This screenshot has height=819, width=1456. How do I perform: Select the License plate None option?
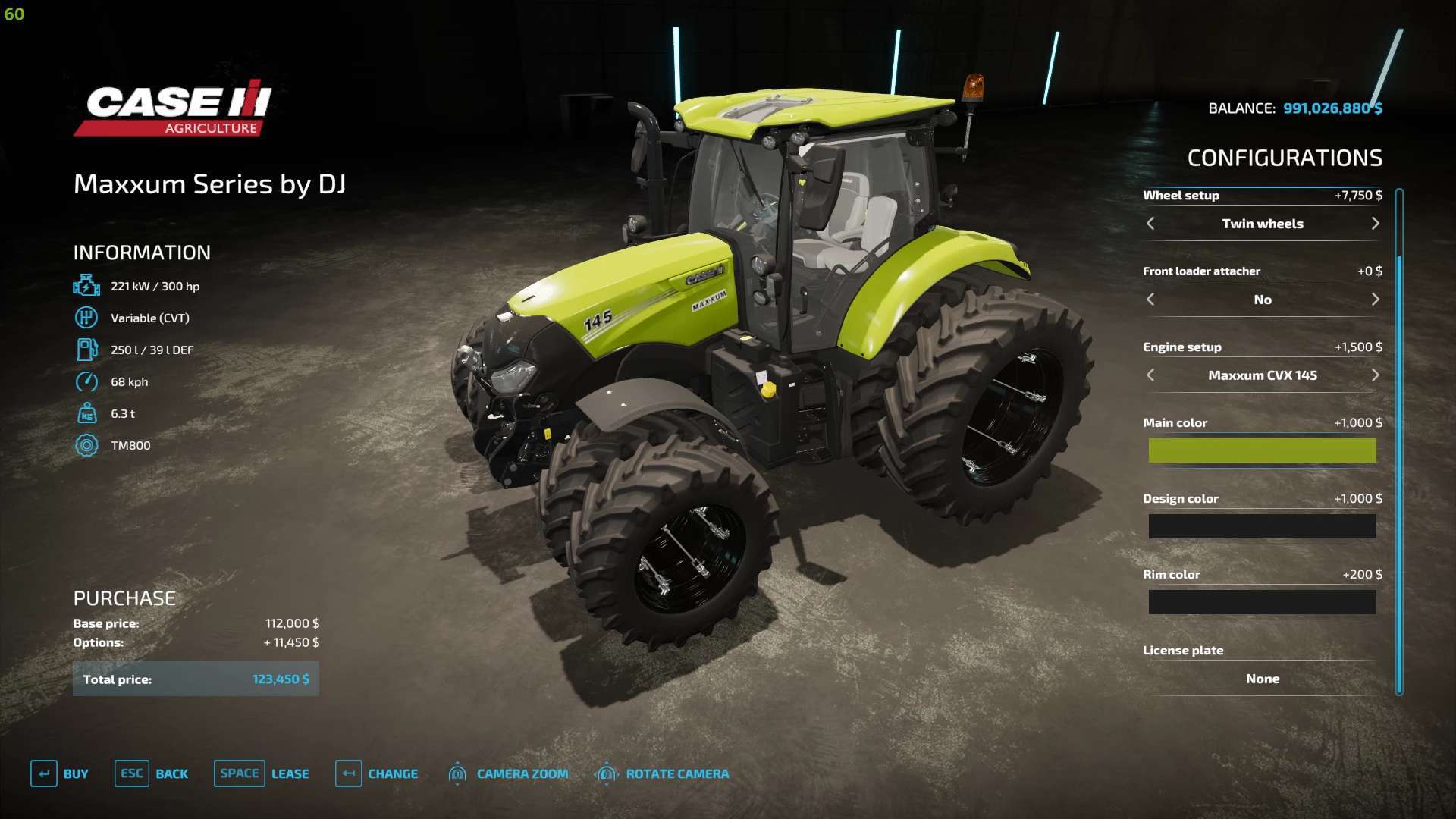point(1262,679)
